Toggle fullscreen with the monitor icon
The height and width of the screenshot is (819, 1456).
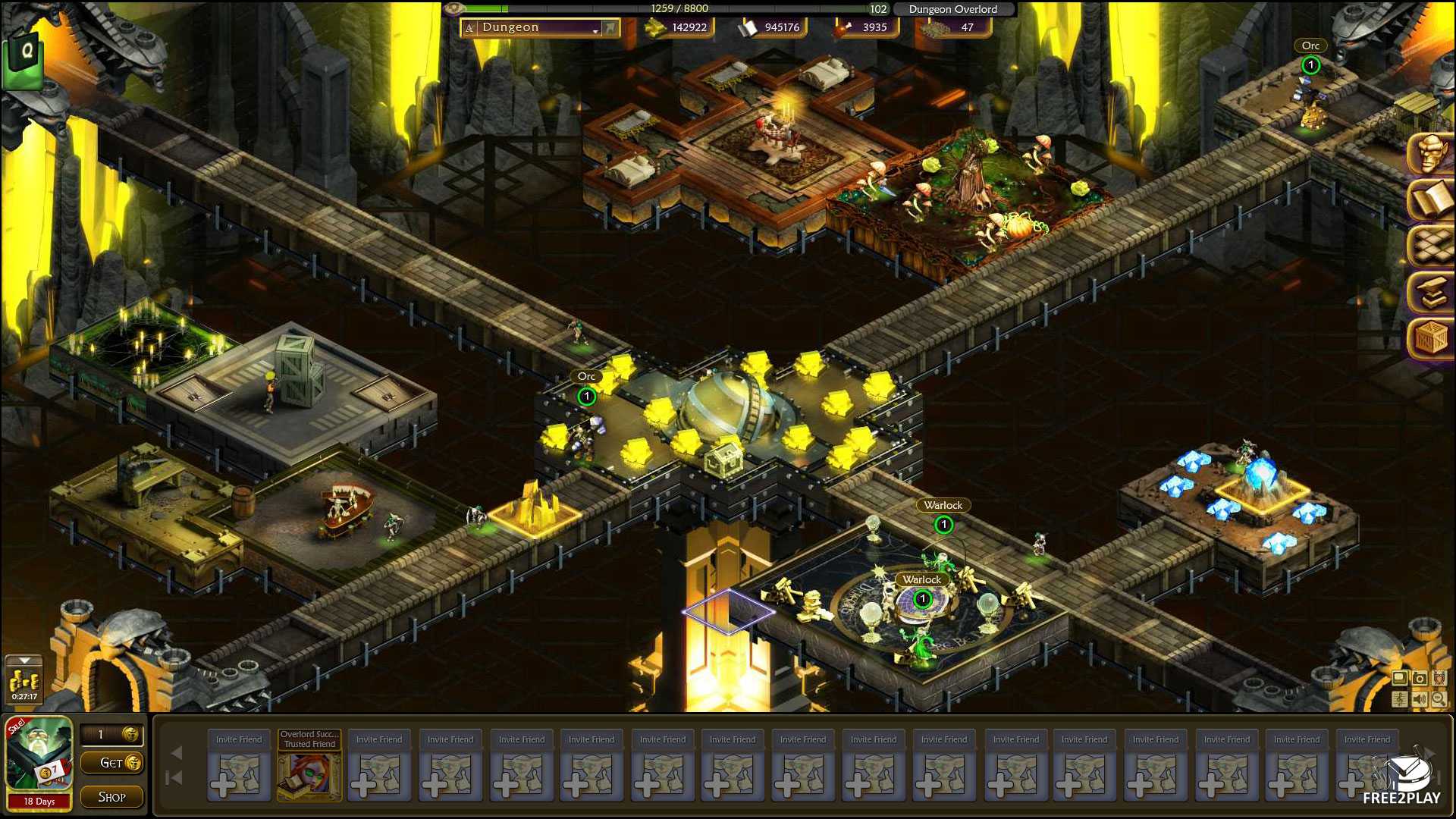pyautogui.click(x=1400, y=679)
